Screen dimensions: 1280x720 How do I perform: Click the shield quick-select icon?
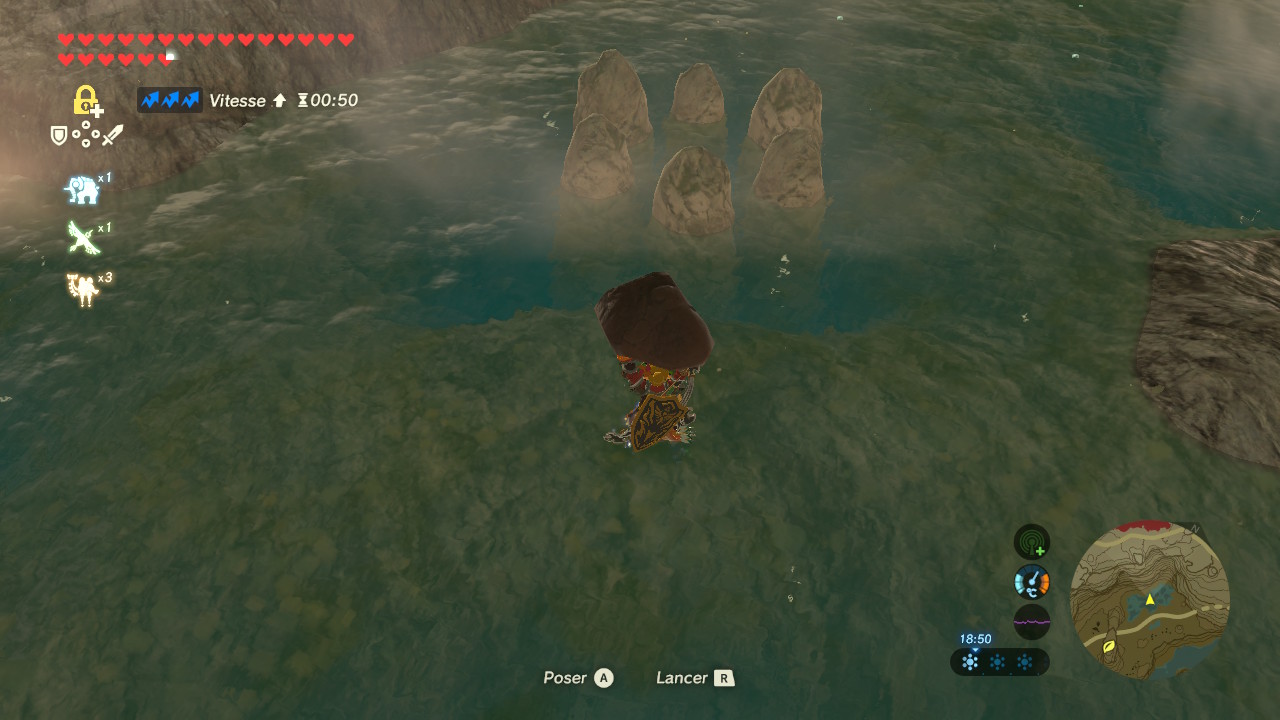tap(59, 135)
